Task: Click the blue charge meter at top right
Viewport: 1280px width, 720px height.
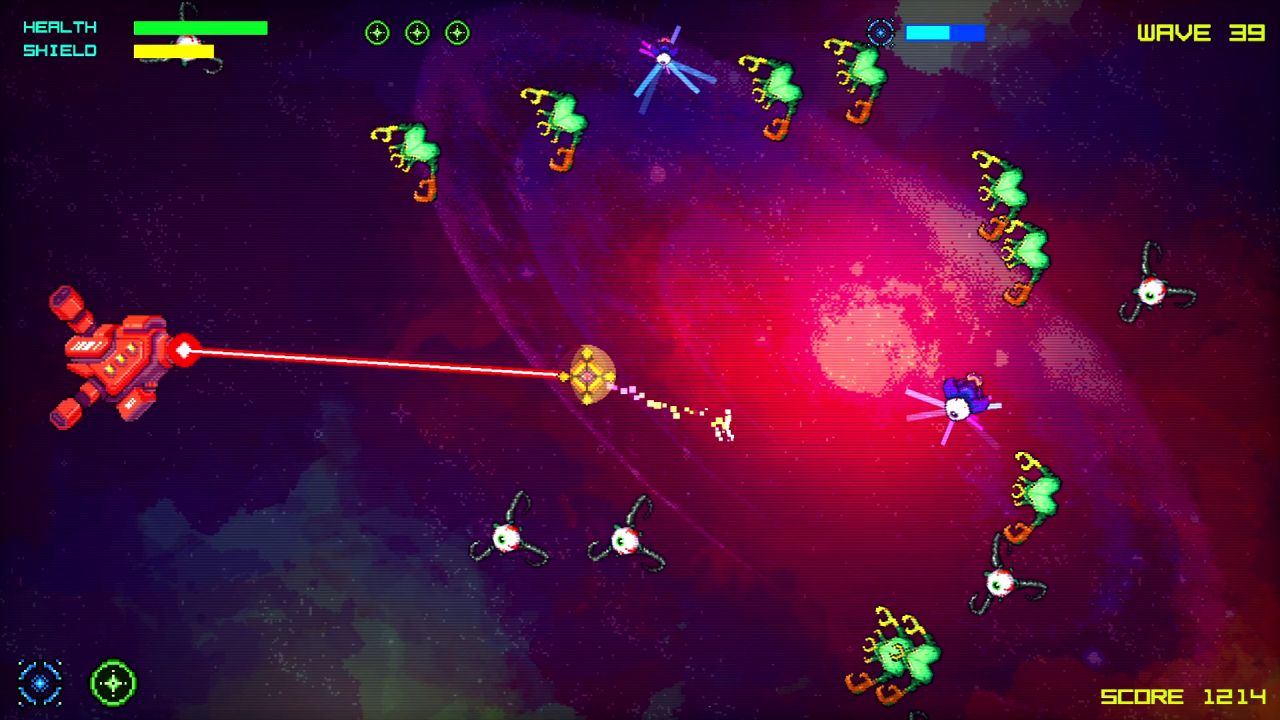Action: point(943,33)
